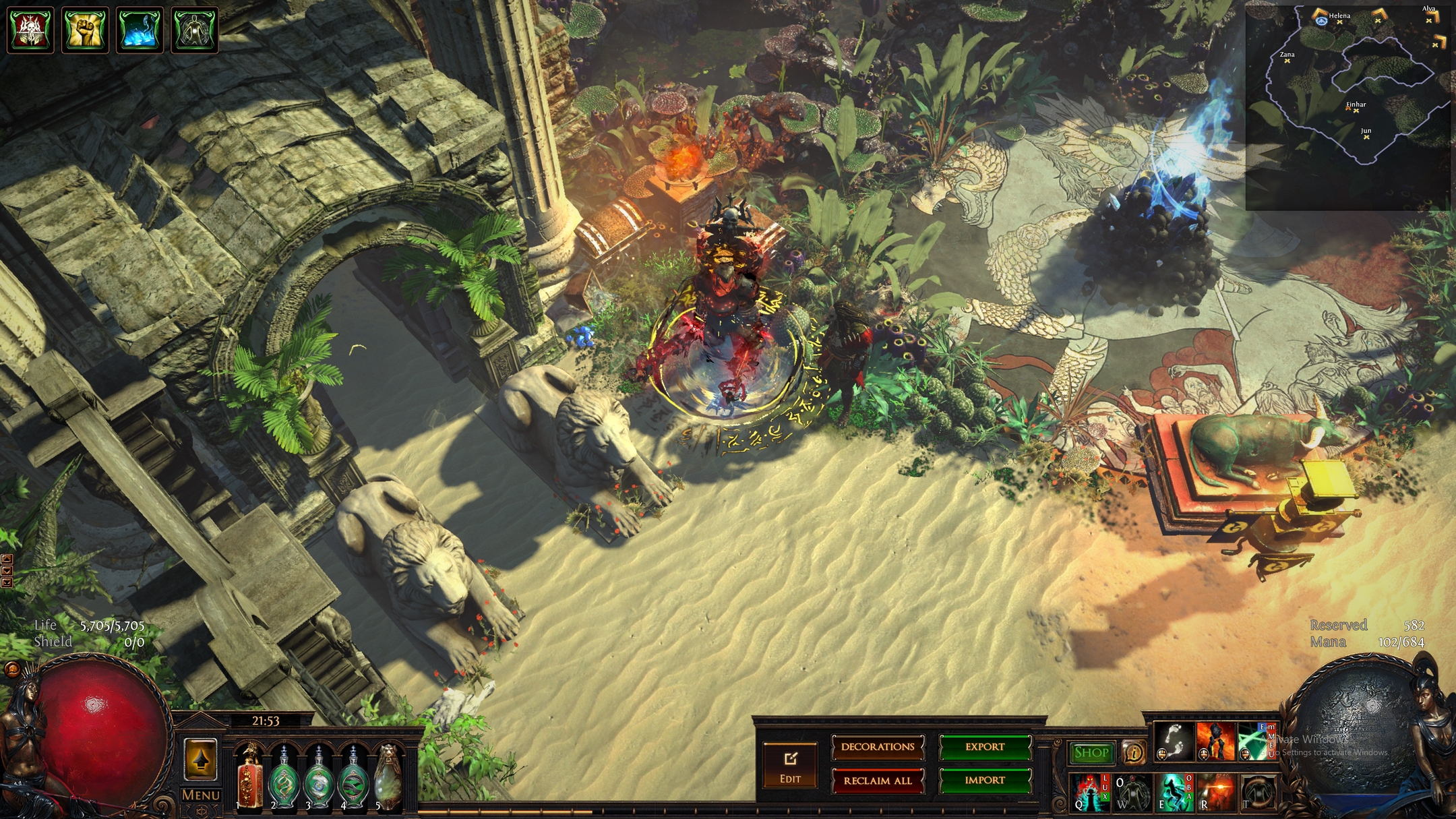Select the skull banner buff icon
1456x819 pixels.
[30, 30]
